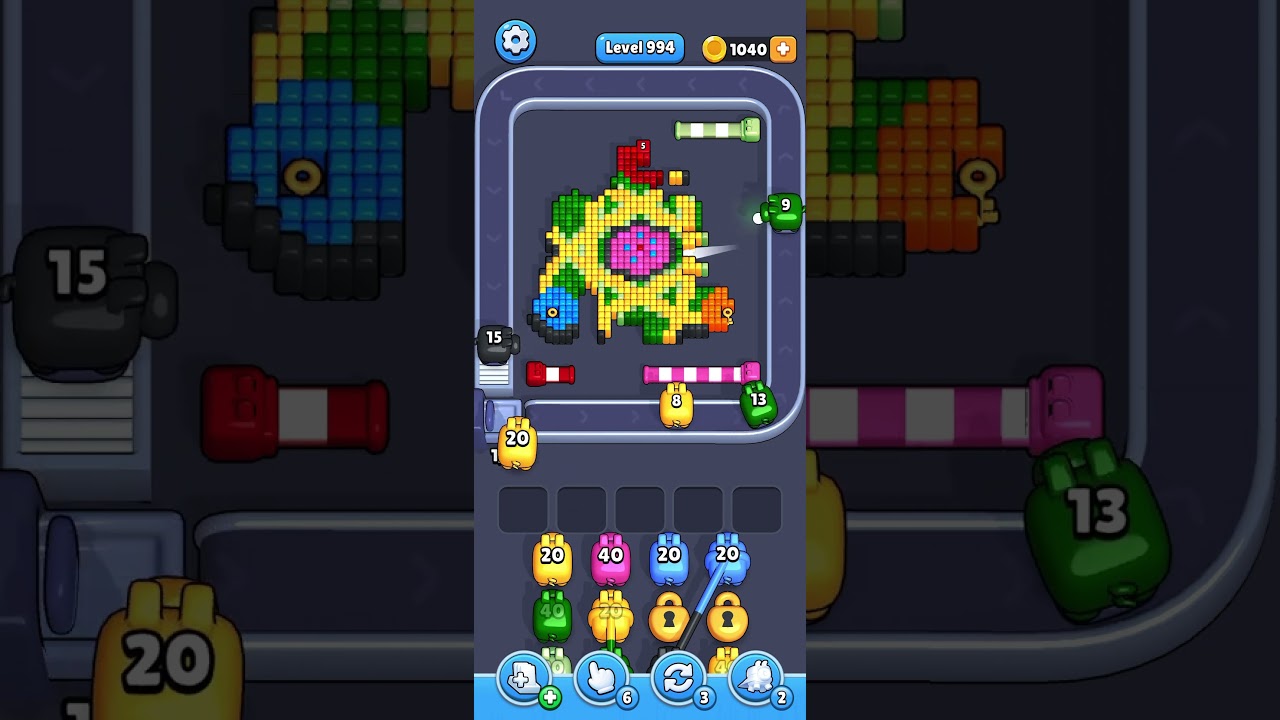Viewport: 1280px width, 720px height.
Task: Activate the pointing hand booster
Action: [x=601, y=680]
